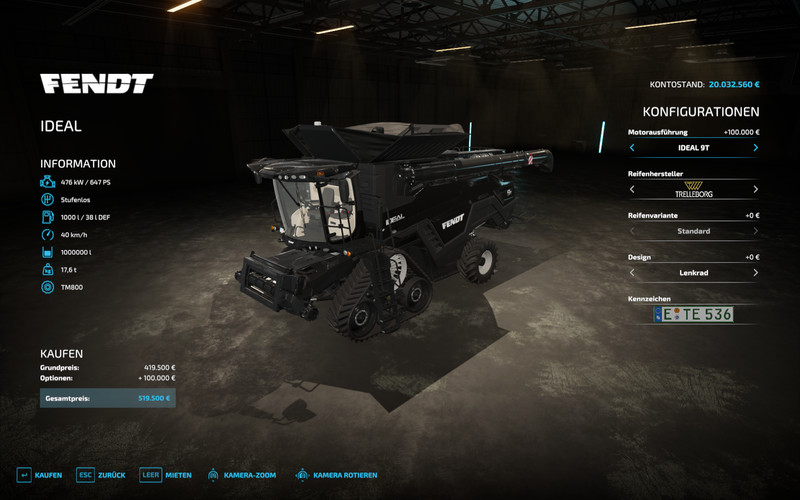Select next Motorausführung engine option
Viewport: 800px width, 500px height.
pyautogui.click(x=755, y=148)
